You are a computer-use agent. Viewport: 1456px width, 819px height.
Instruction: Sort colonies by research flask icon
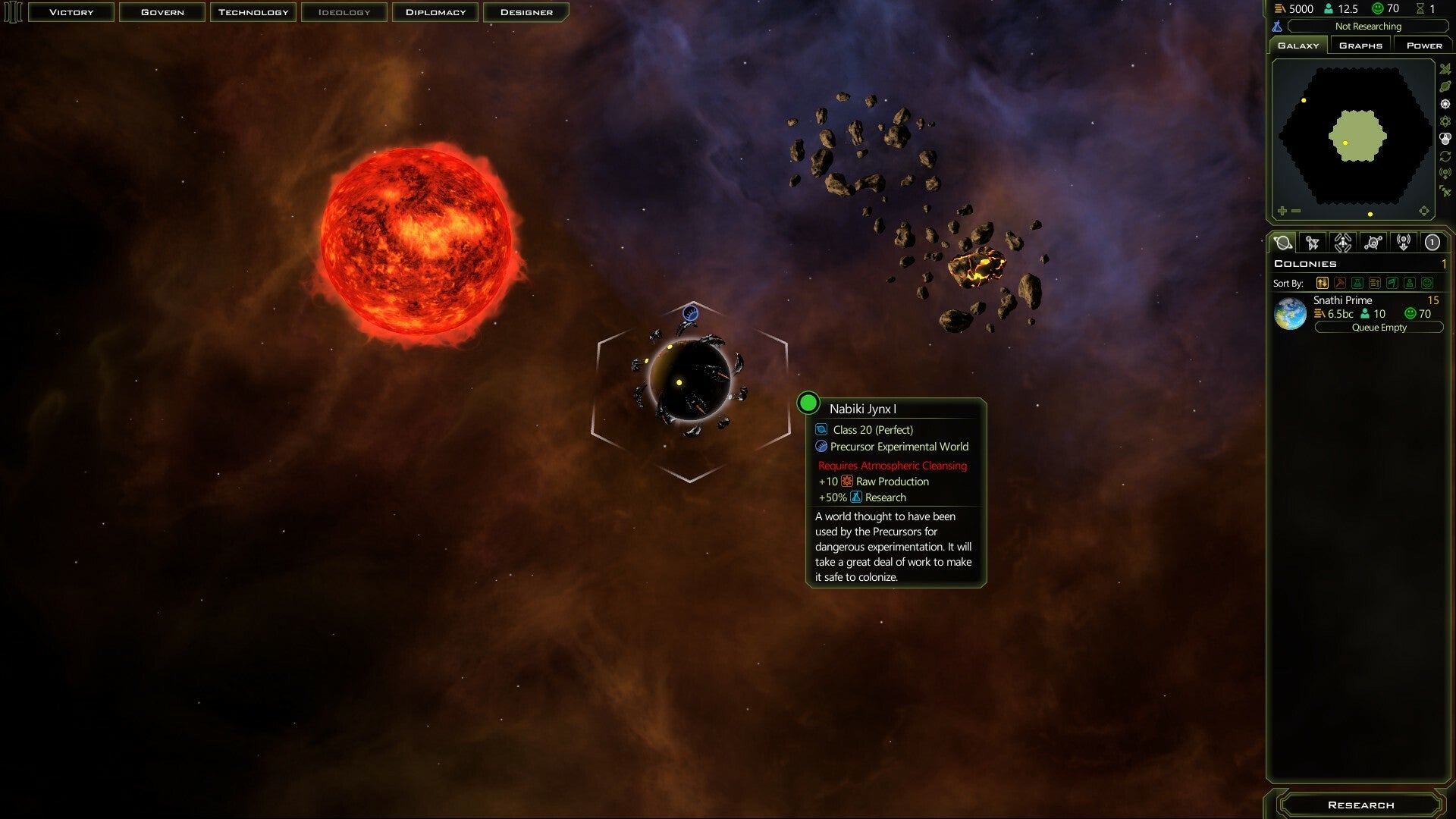pos(1357,283)
